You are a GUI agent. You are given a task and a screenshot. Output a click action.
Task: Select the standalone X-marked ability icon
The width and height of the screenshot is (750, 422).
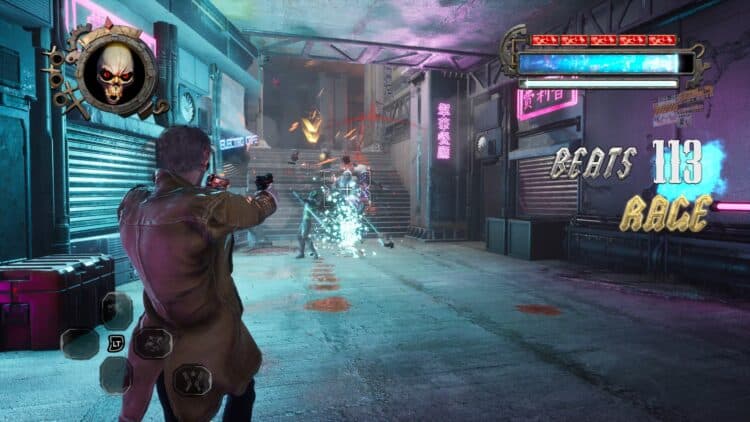coord(191,379)
